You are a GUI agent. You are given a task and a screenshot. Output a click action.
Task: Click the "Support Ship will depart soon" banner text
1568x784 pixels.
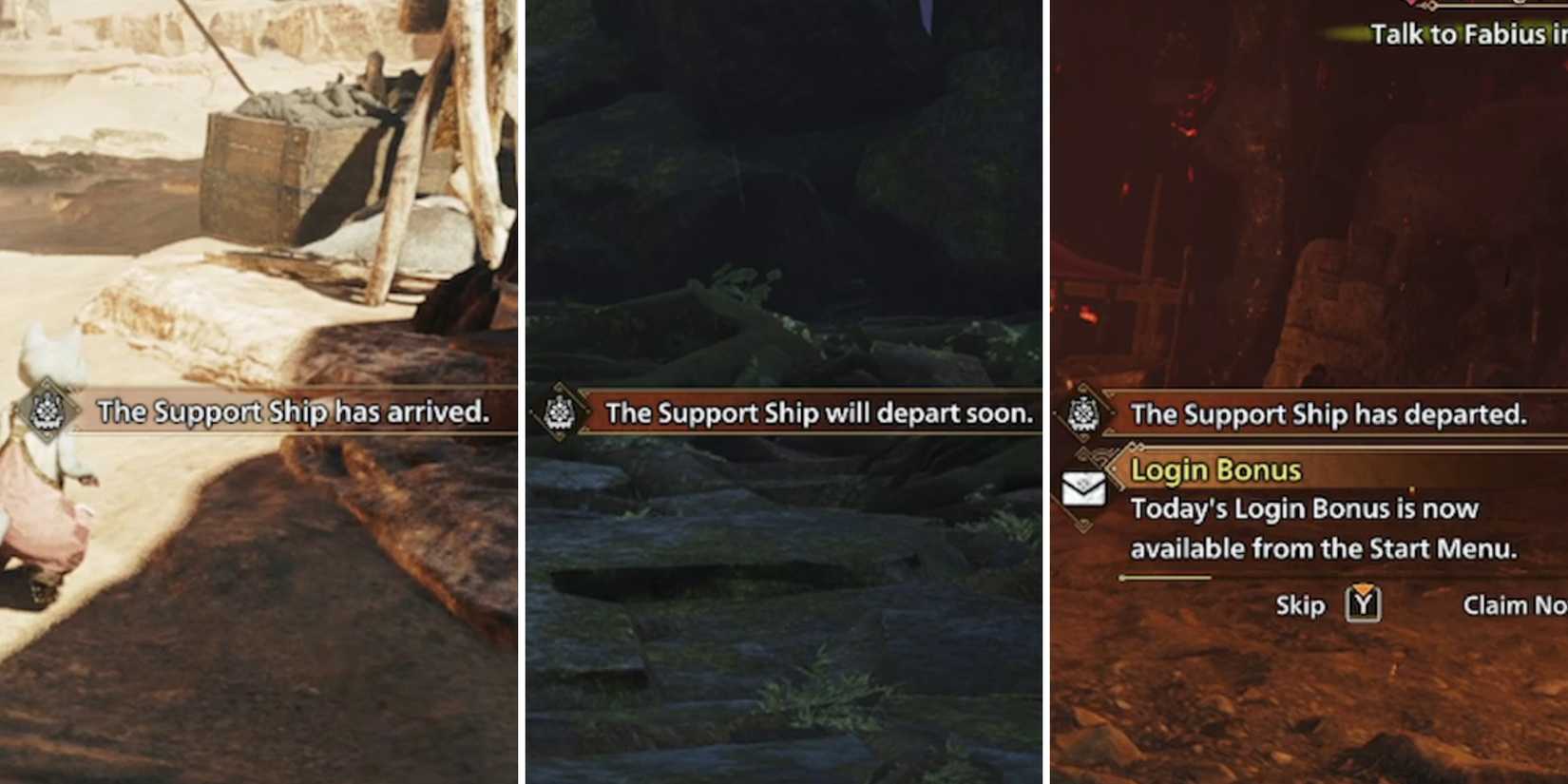(819, 413)
